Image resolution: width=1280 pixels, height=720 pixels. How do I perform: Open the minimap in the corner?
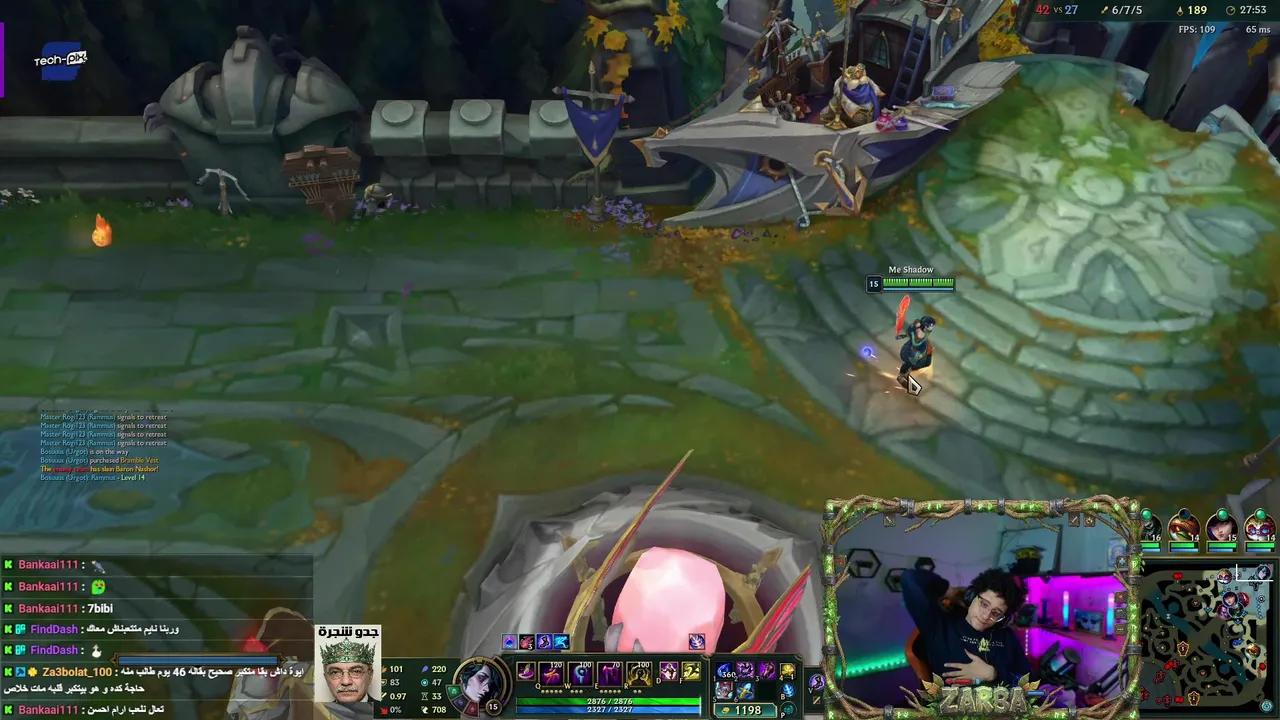click(x=1210, y=635)
